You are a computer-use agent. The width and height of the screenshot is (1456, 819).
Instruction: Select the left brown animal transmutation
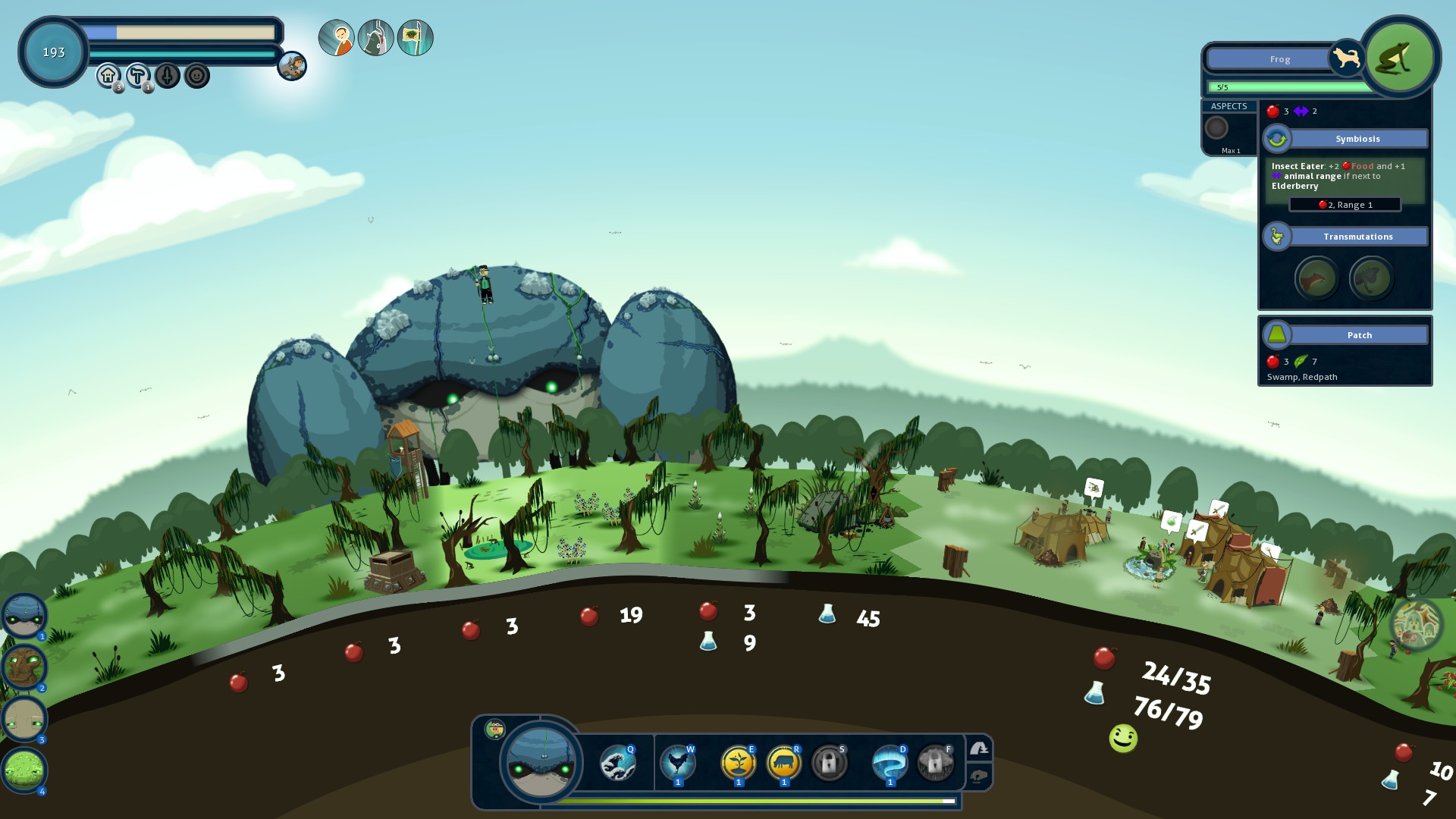click(x=1316, y=278)
